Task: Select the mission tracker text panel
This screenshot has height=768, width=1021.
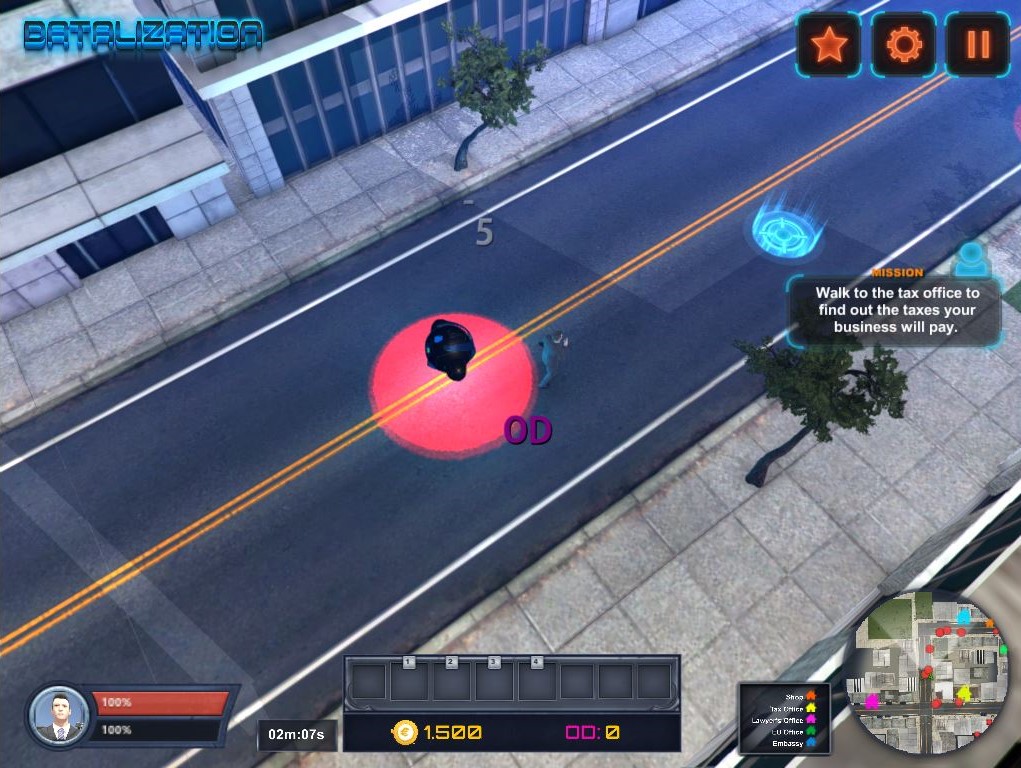Action: (x=894, y=309)
